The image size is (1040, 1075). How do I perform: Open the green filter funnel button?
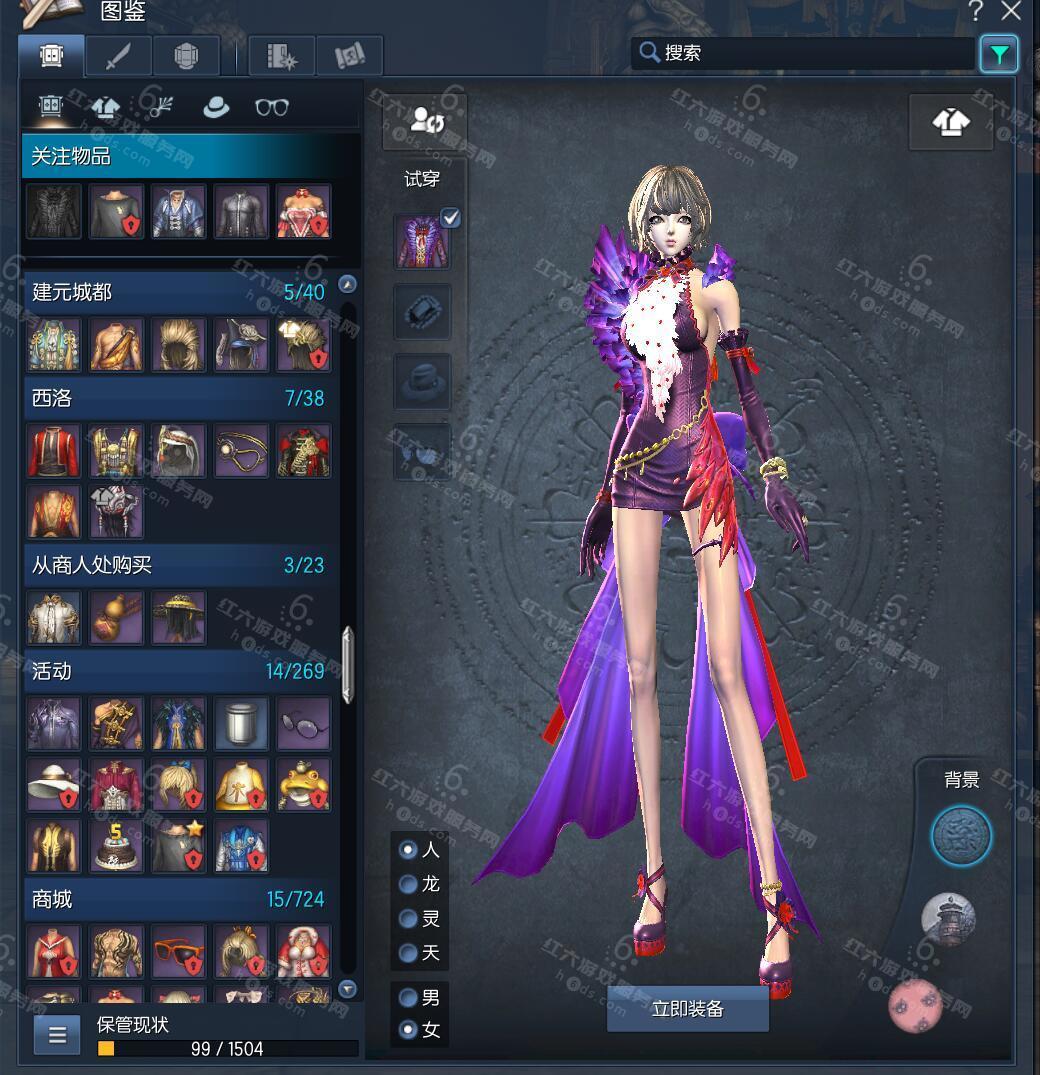coord(998,54)
